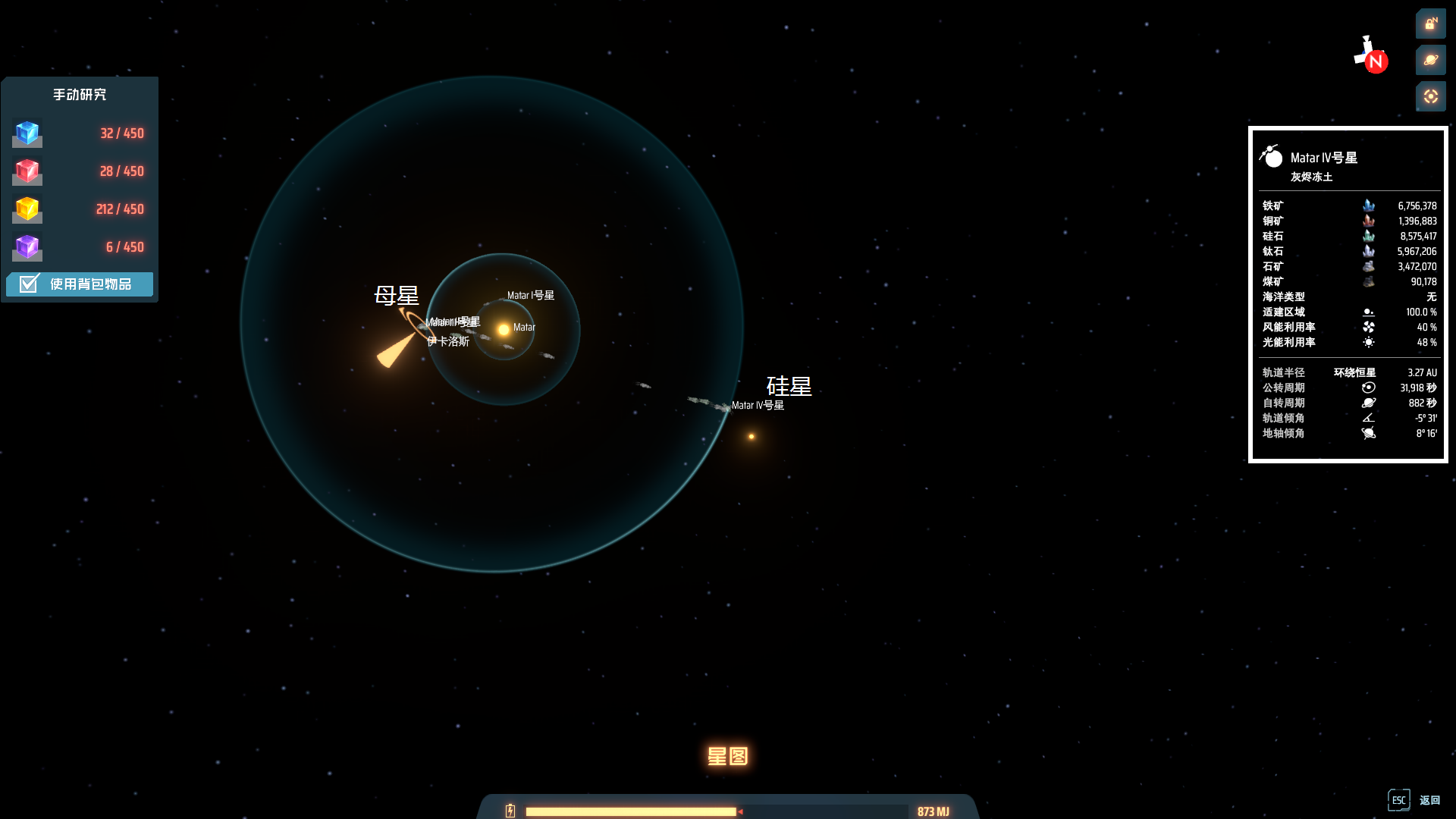Image resolution: width=1456 pixels, height=819 pixels.
Task: Toggle the north lock icon
Action: click(1430, 24)
